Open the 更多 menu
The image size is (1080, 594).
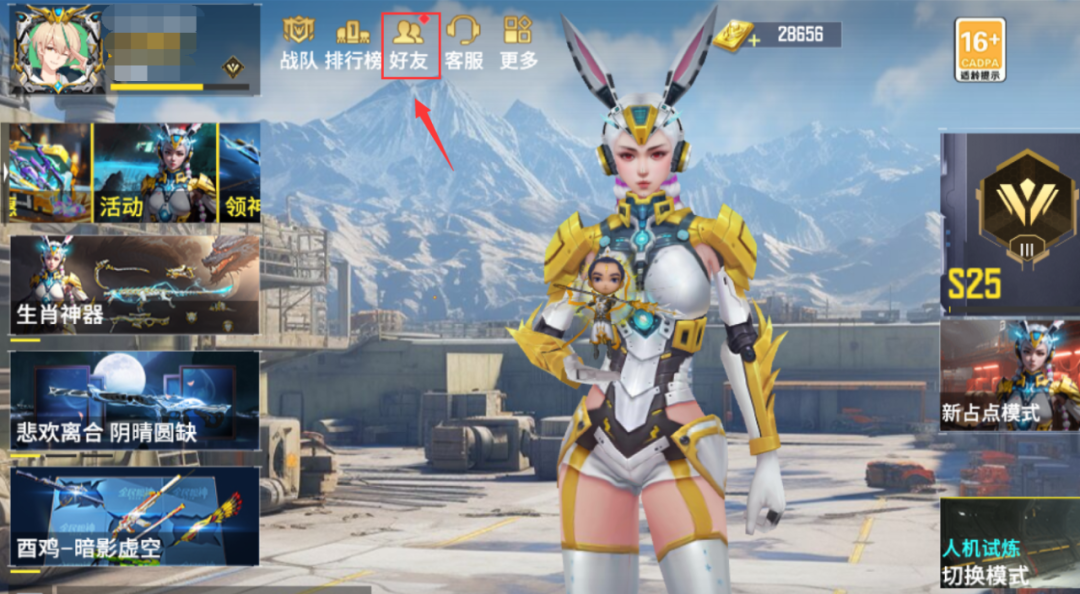click(518, 44)
